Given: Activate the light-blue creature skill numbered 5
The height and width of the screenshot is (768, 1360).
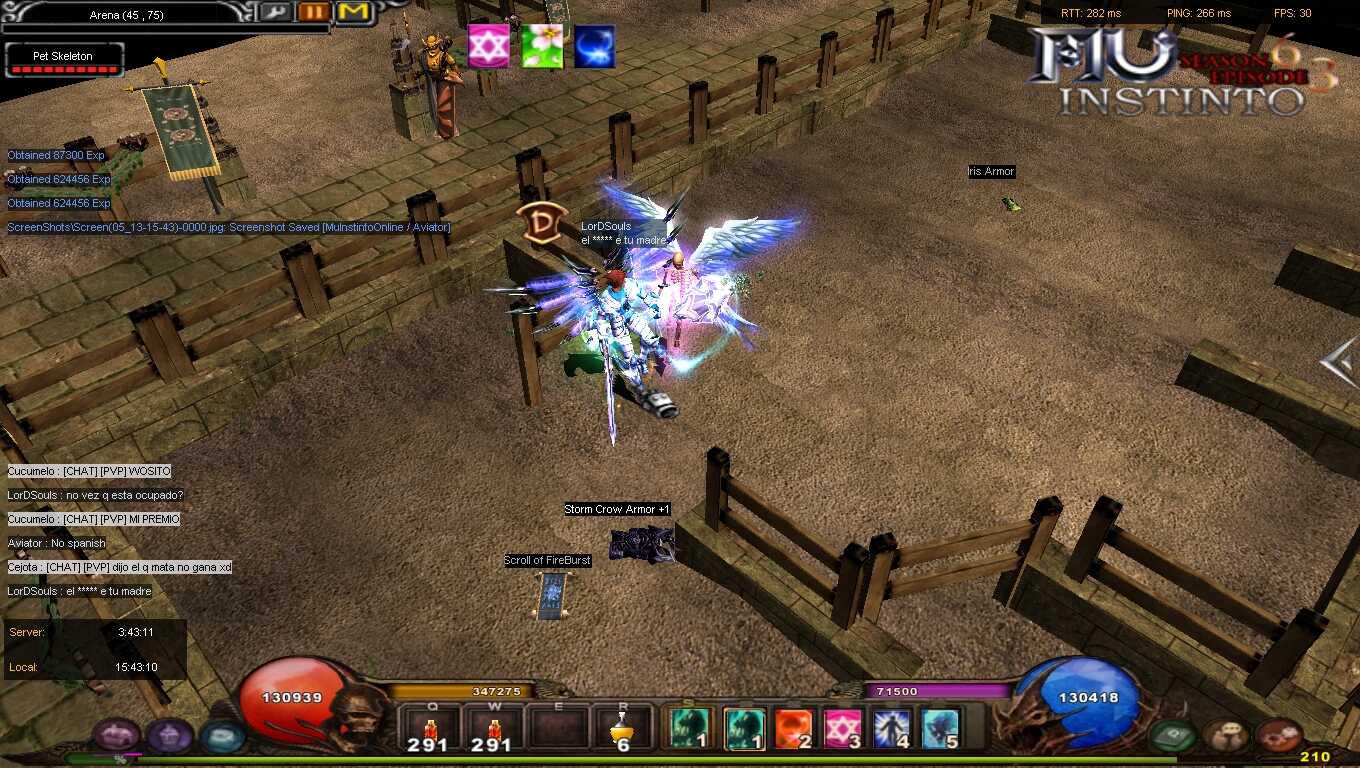Looking at the screenshot, I should [x=941, y=729].
